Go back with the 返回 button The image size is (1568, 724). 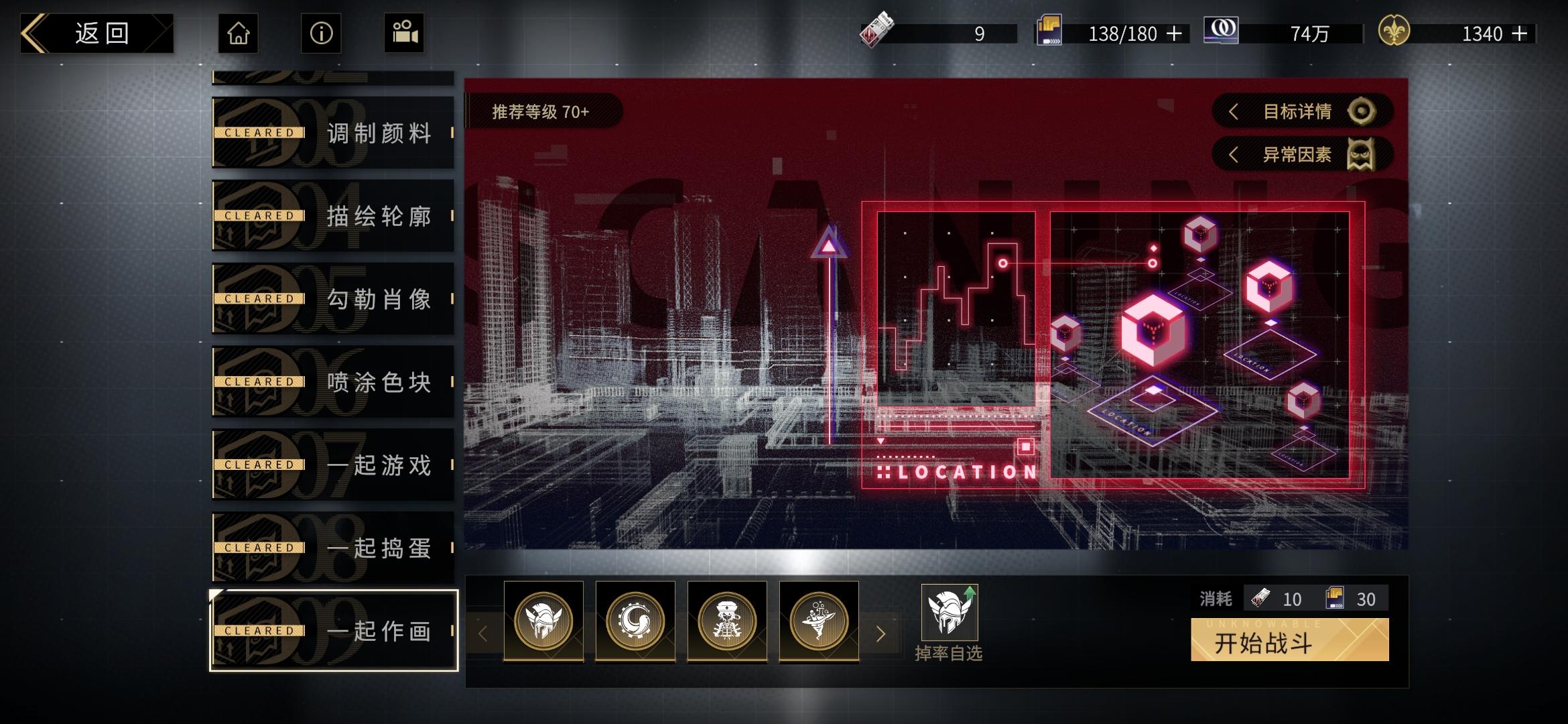pyautogui.click(x=97, y=34)
